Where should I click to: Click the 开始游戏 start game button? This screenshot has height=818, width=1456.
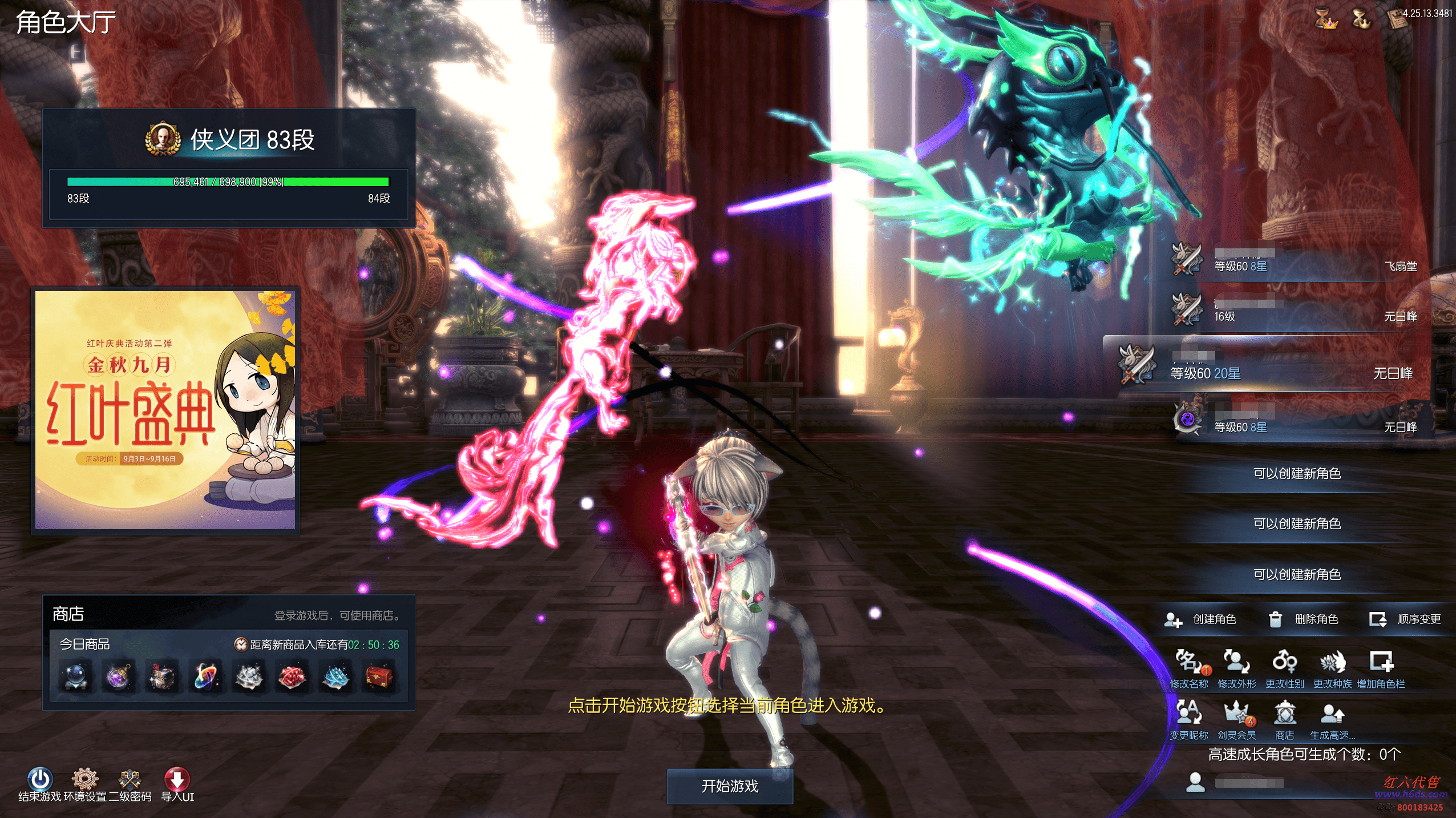pyautogui.click(x=730, y=786)
